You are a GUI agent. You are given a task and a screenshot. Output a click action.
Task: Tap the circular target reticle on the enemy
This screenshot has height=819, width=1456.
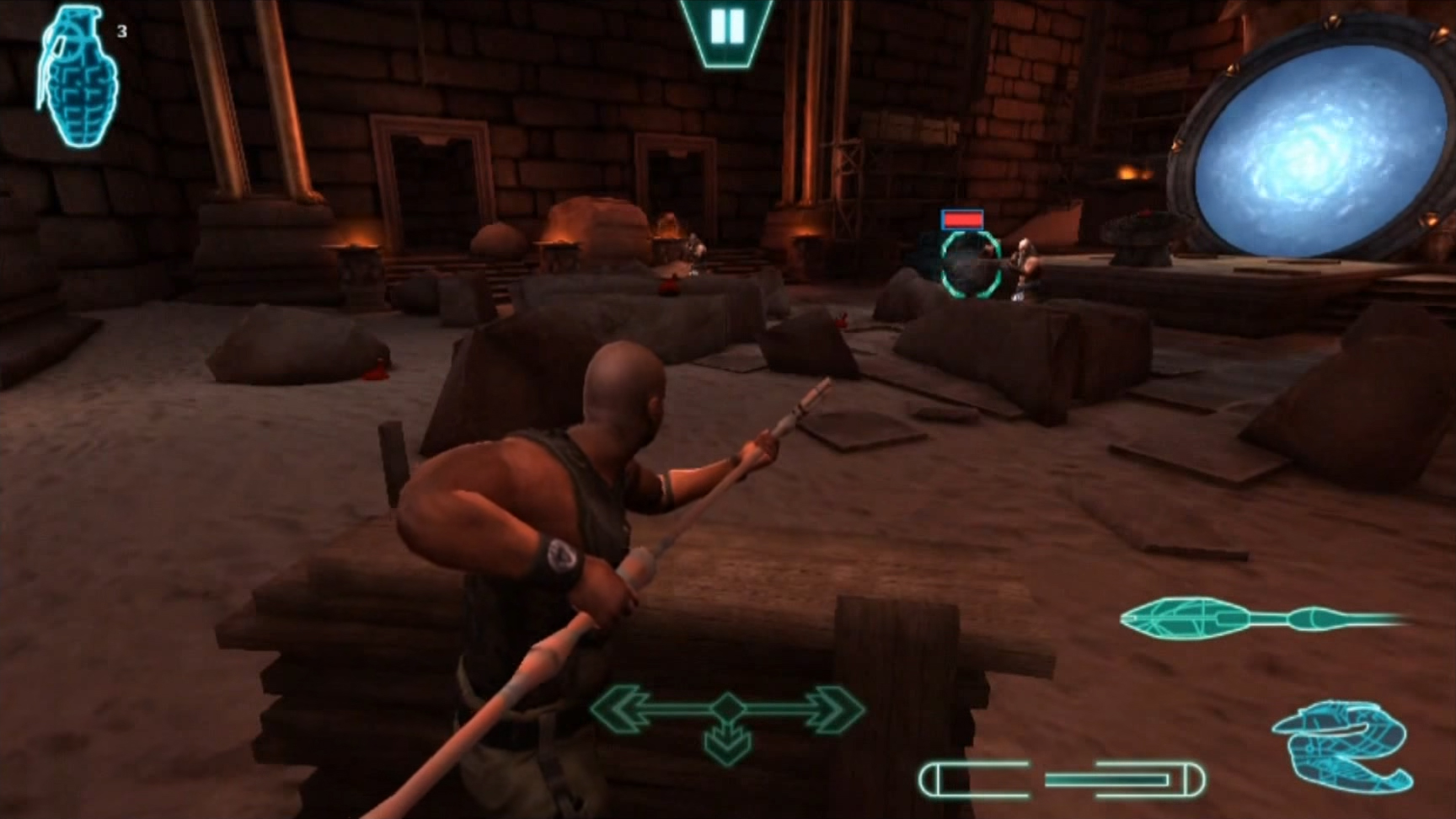(970, 265)
